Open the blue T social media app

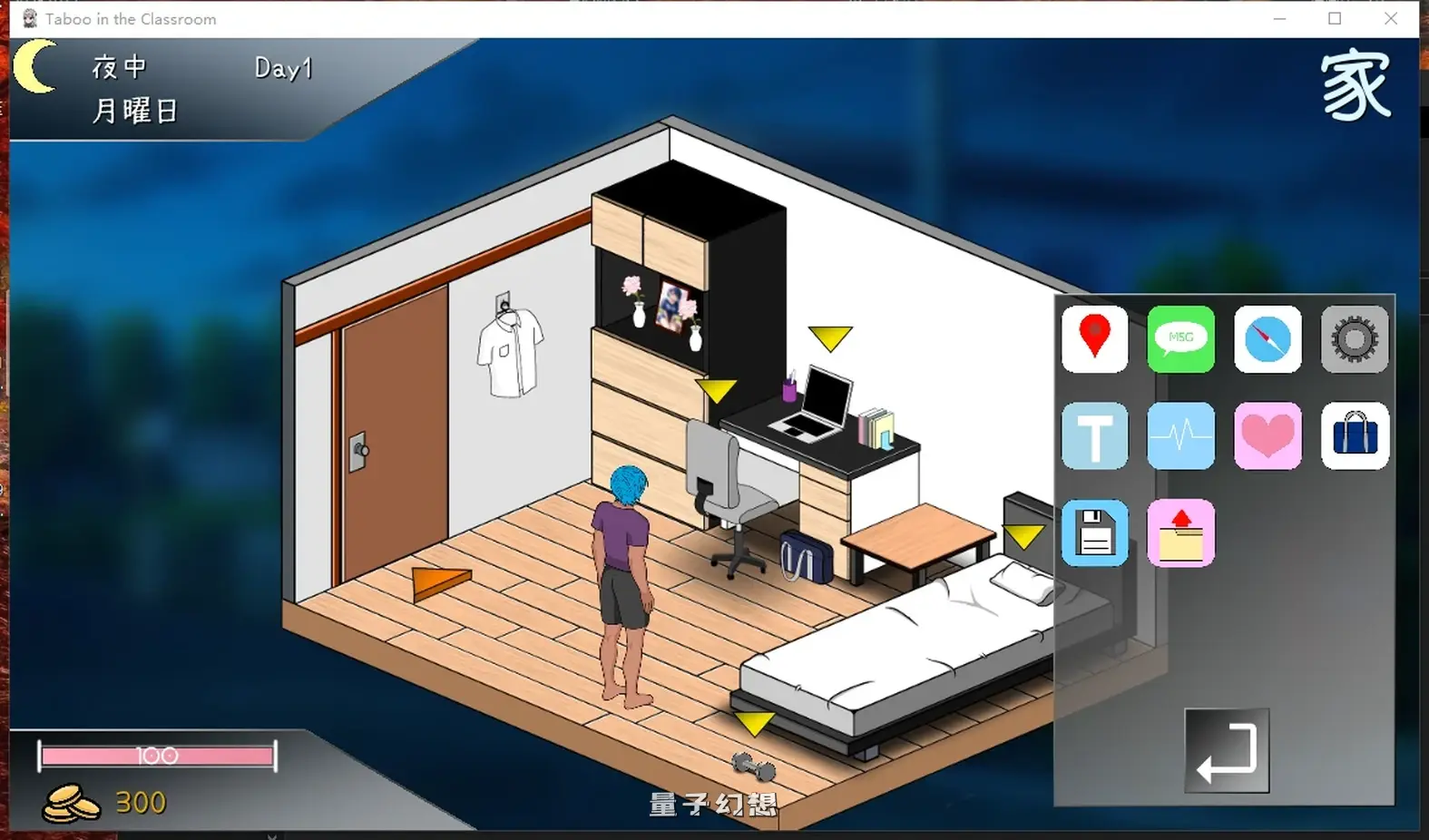coord(1094,436)
